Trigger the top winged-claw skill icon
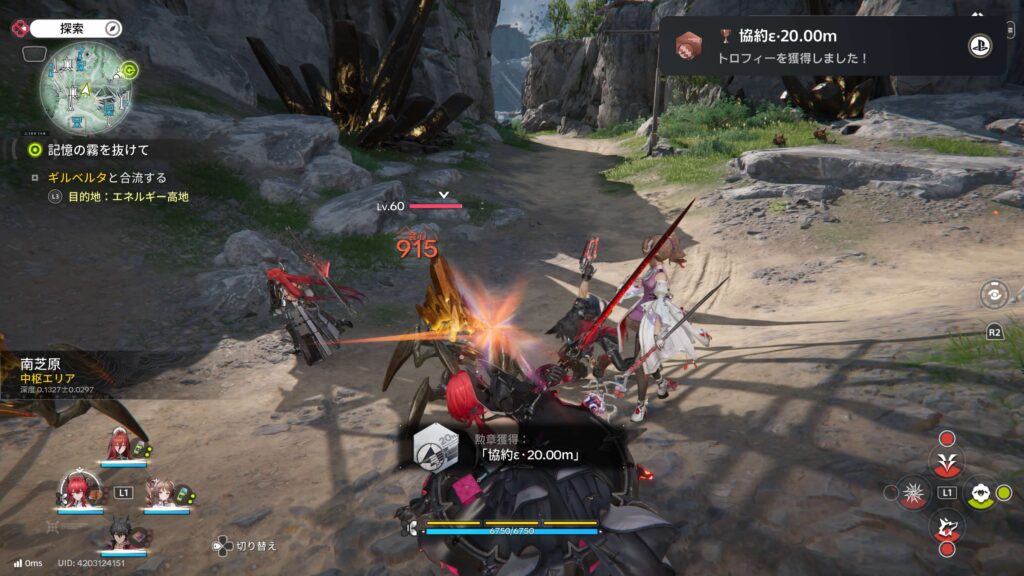The height and width of the screenshot is (576, 1024). pyautogui.click(x=946, y=461)
